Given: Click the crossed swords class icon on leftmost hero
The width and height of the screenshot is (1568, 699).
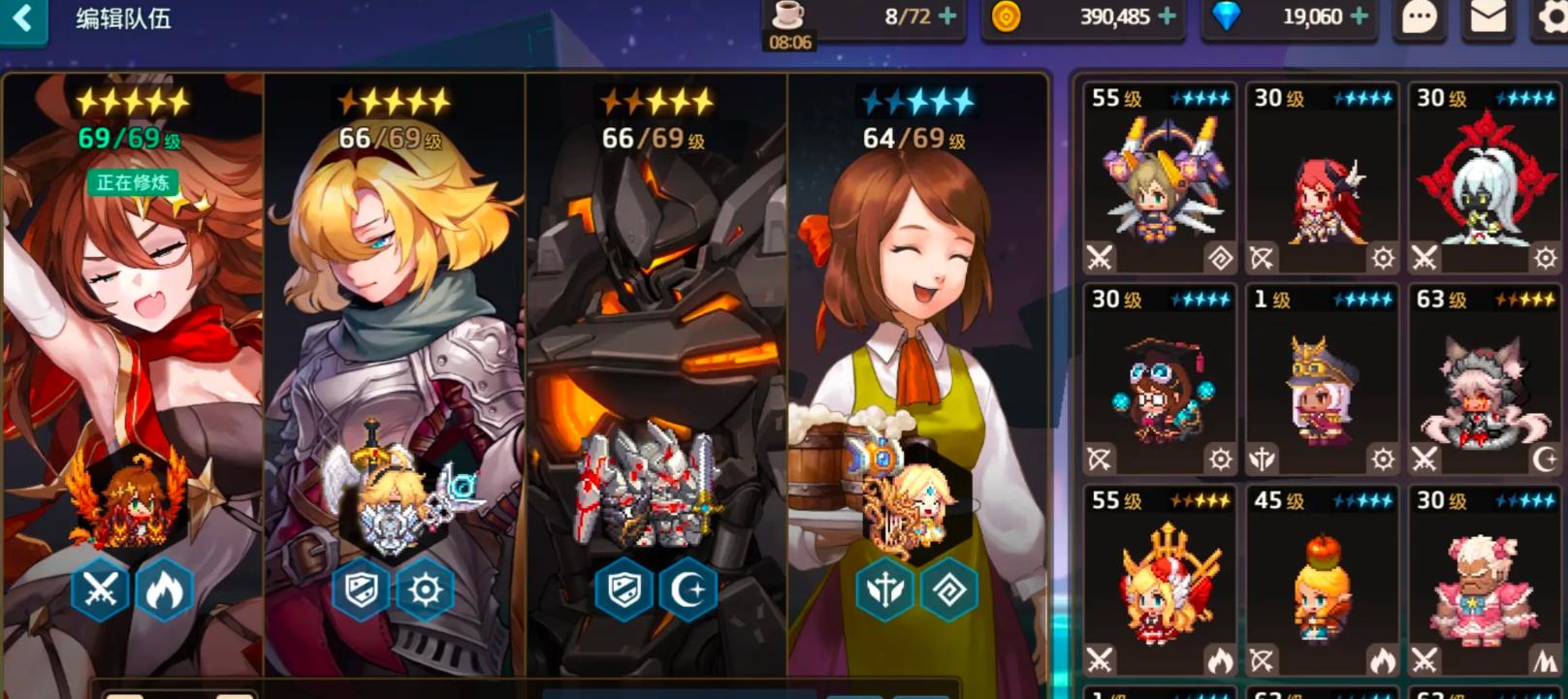Looking at the screenshot, I should (99, 590).
